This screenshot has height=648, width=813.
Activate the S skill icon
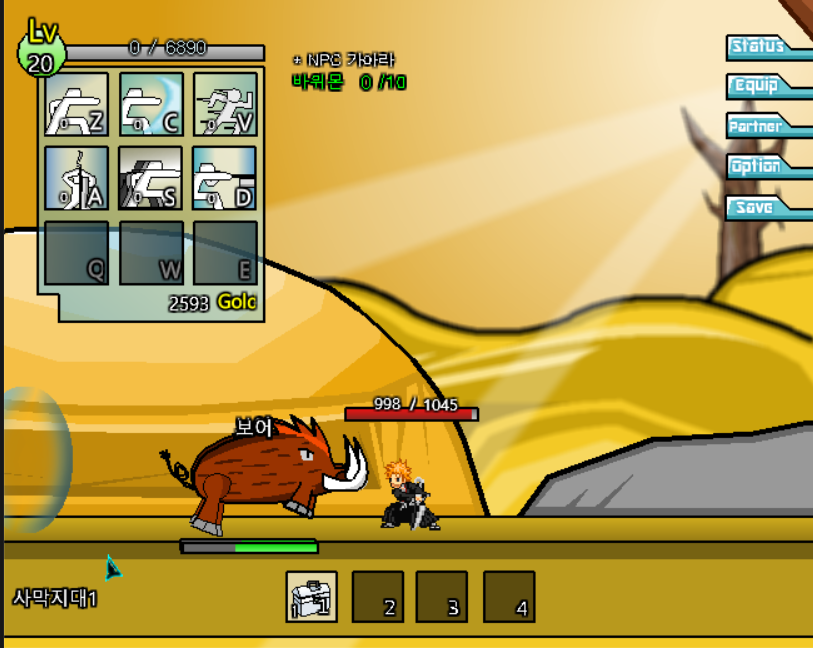[151, 178]
